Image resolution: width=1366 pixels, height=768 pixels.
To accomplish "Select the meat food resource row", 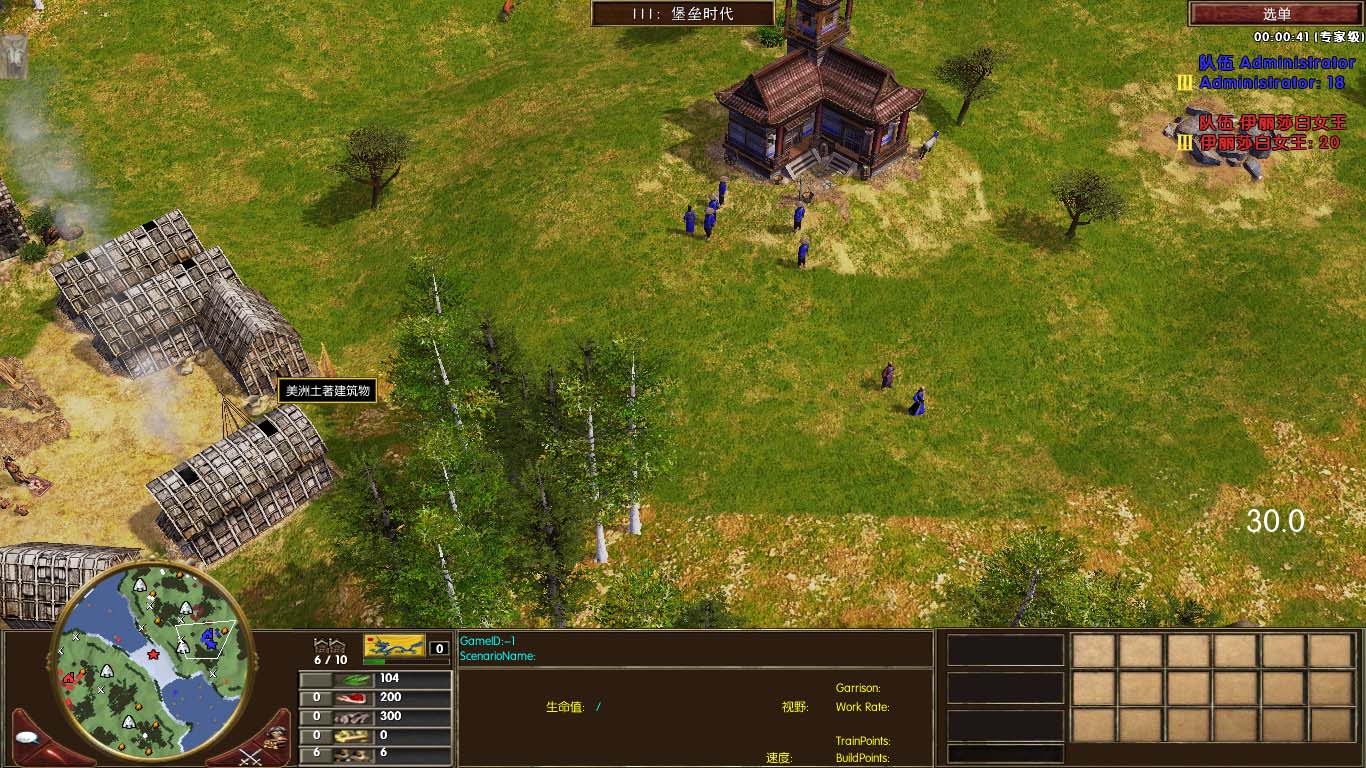I will tap(376, 697).
